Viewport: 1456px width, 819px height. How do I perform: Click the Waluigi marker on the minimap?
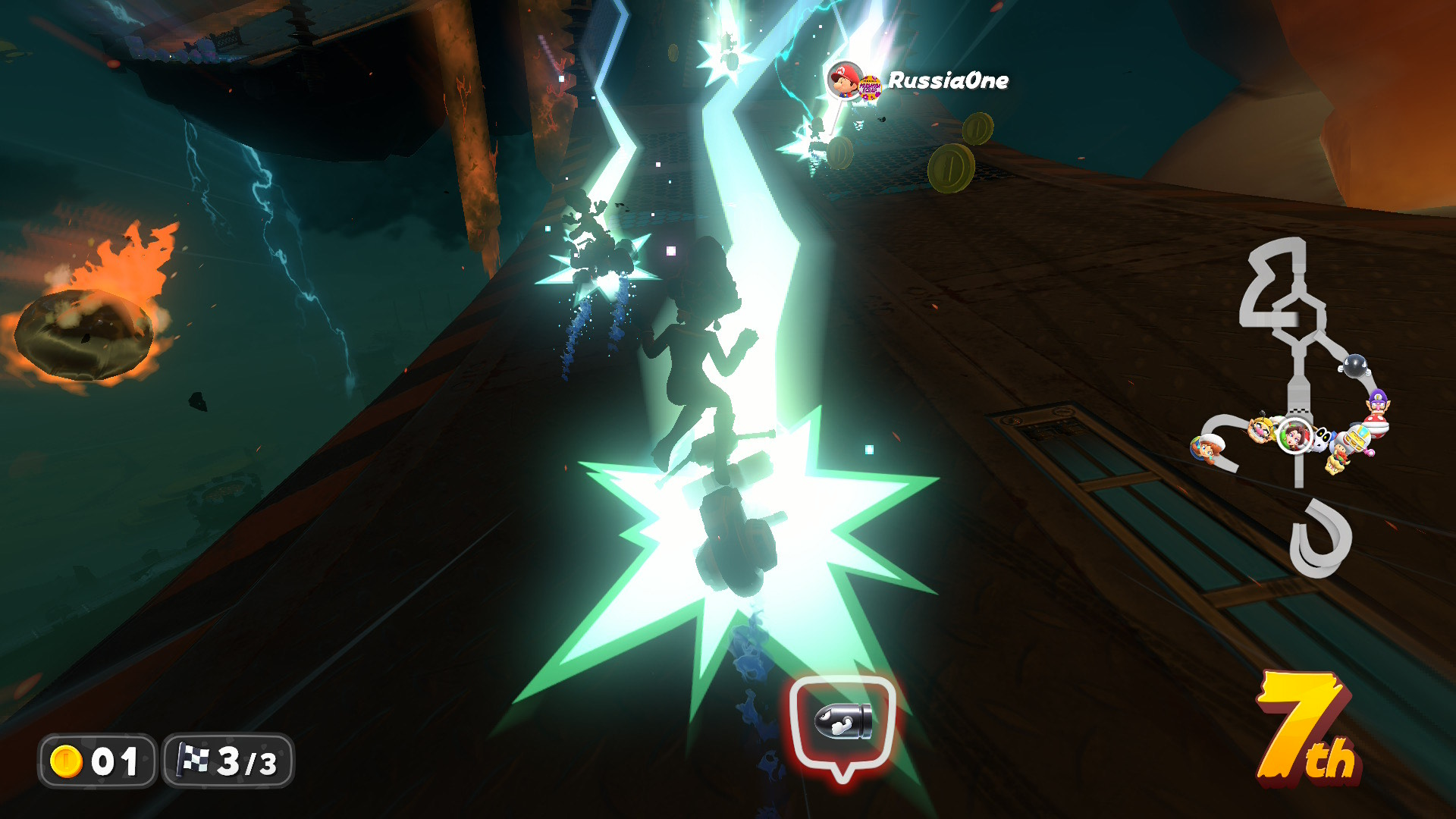(x=1378, y=405)
